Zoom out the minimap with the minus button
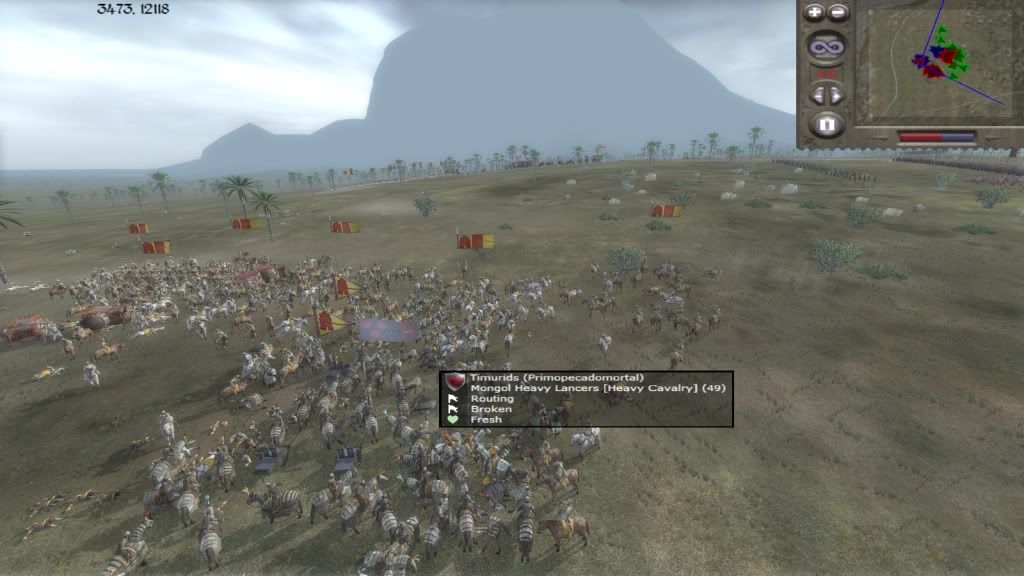The image size is (1024, 576). pyautogui.click(x=838, y=13)
